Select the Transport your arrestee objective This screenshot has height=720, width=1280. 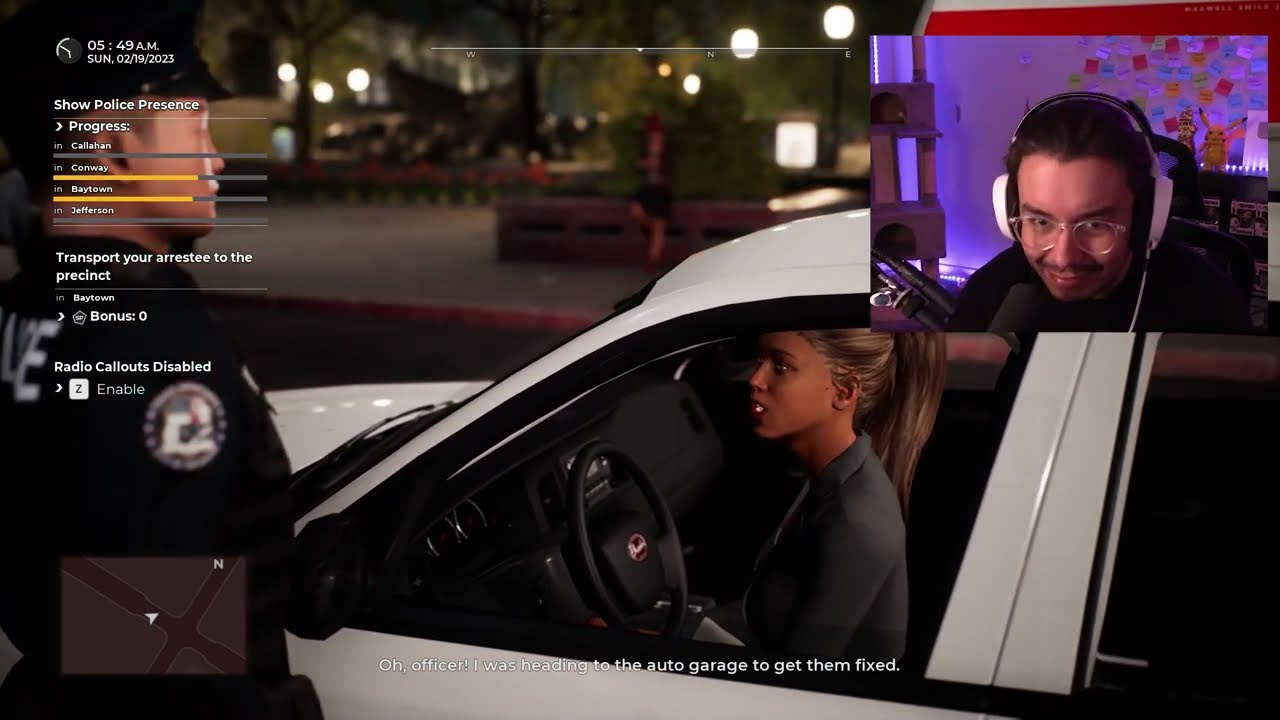pos(154,266)
